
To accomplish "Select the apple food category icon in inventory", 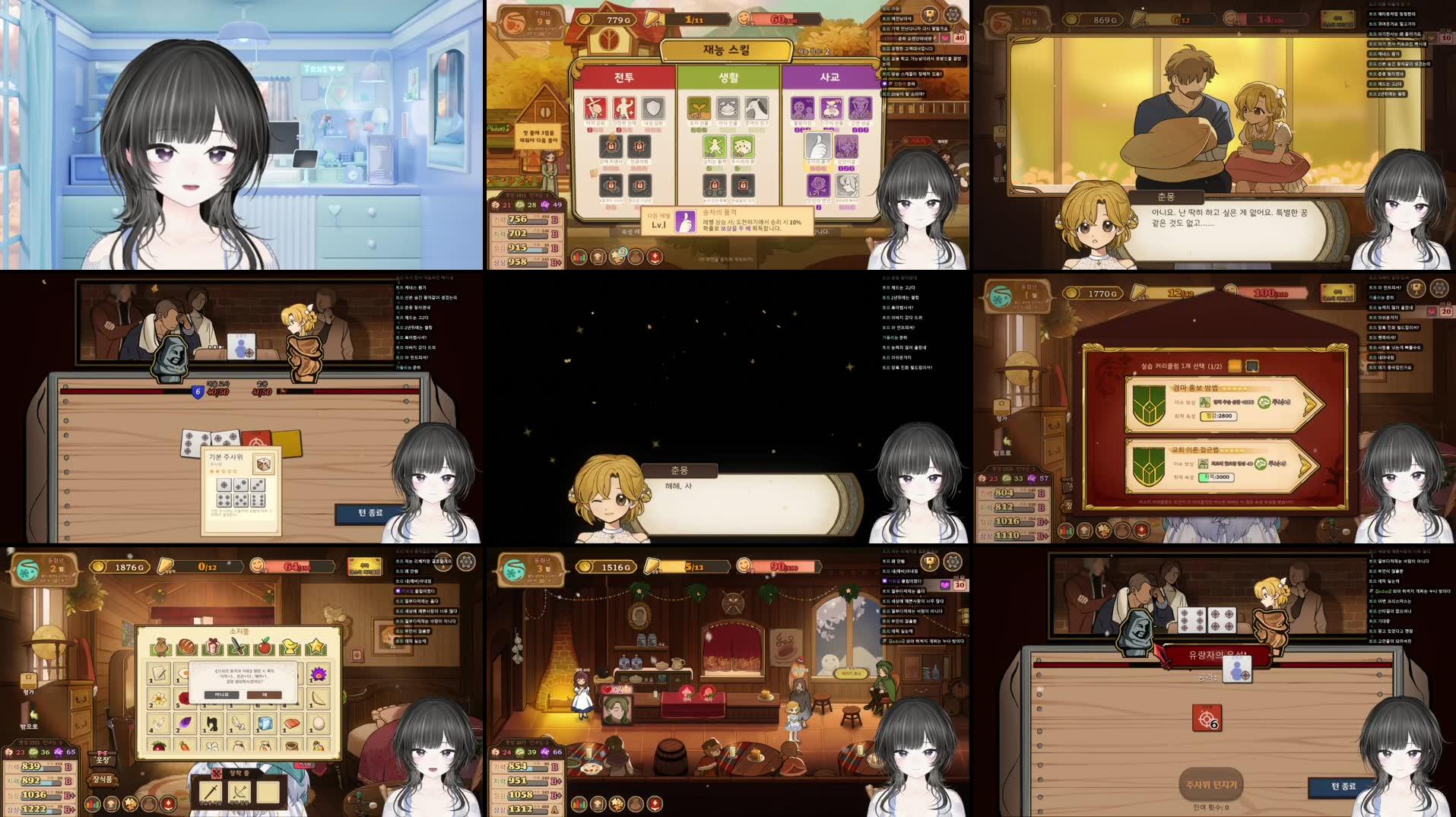I will click(264, 647).
